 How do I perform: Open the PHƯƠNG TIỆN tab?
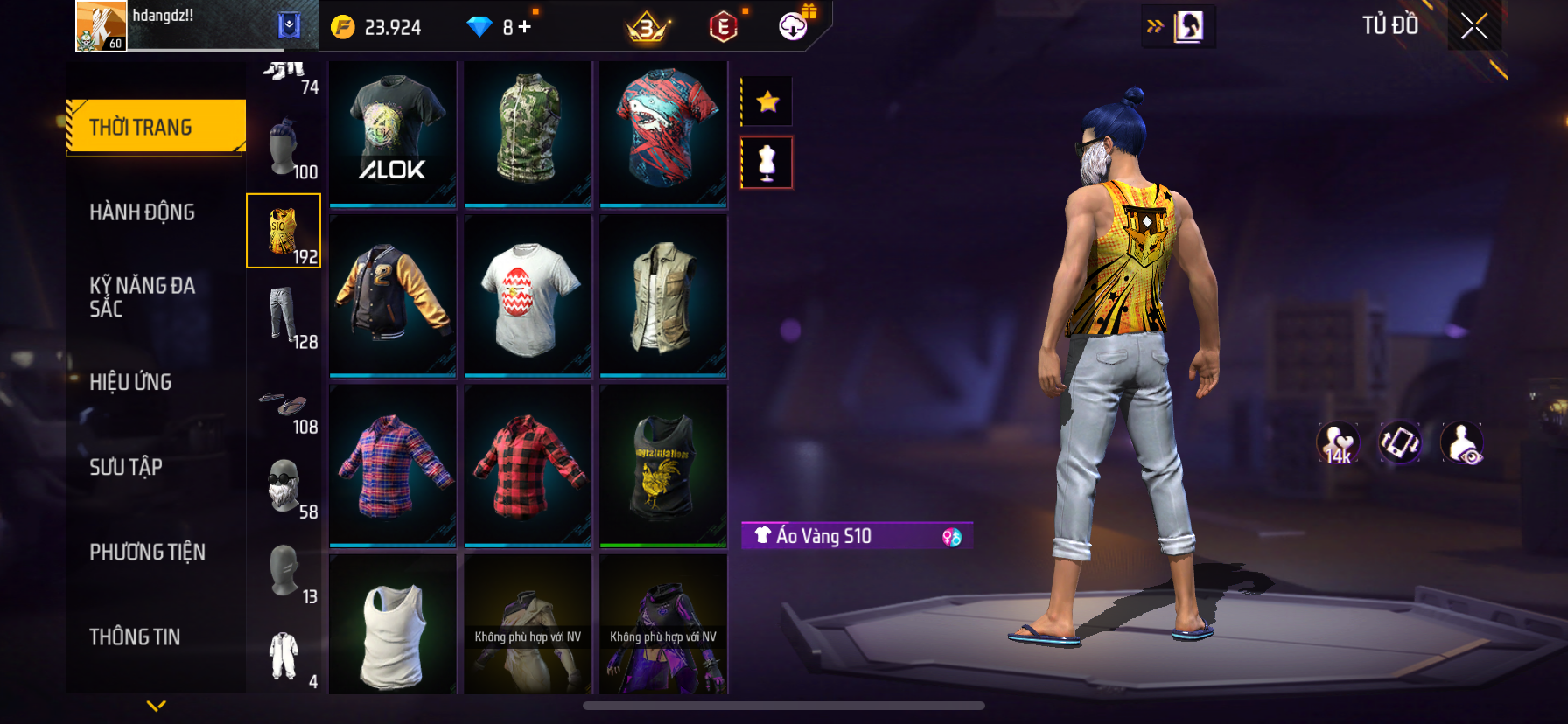tap(148, 552)
